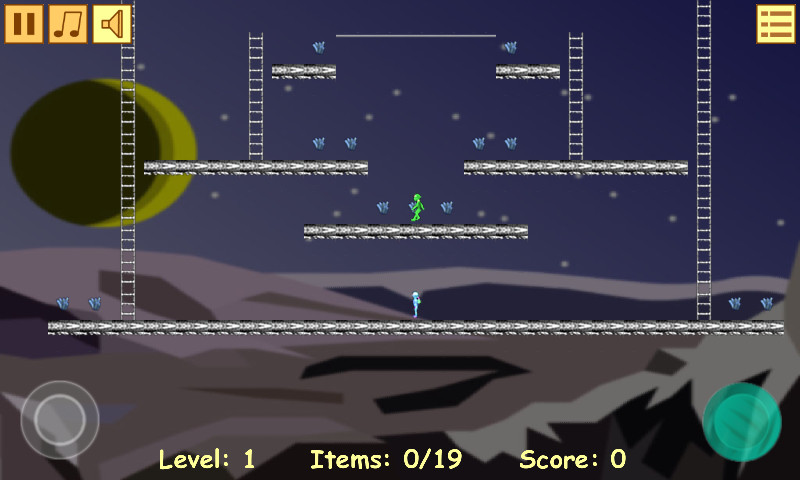Open the list menu button
The image size is (800, 480).
[775, 24]
